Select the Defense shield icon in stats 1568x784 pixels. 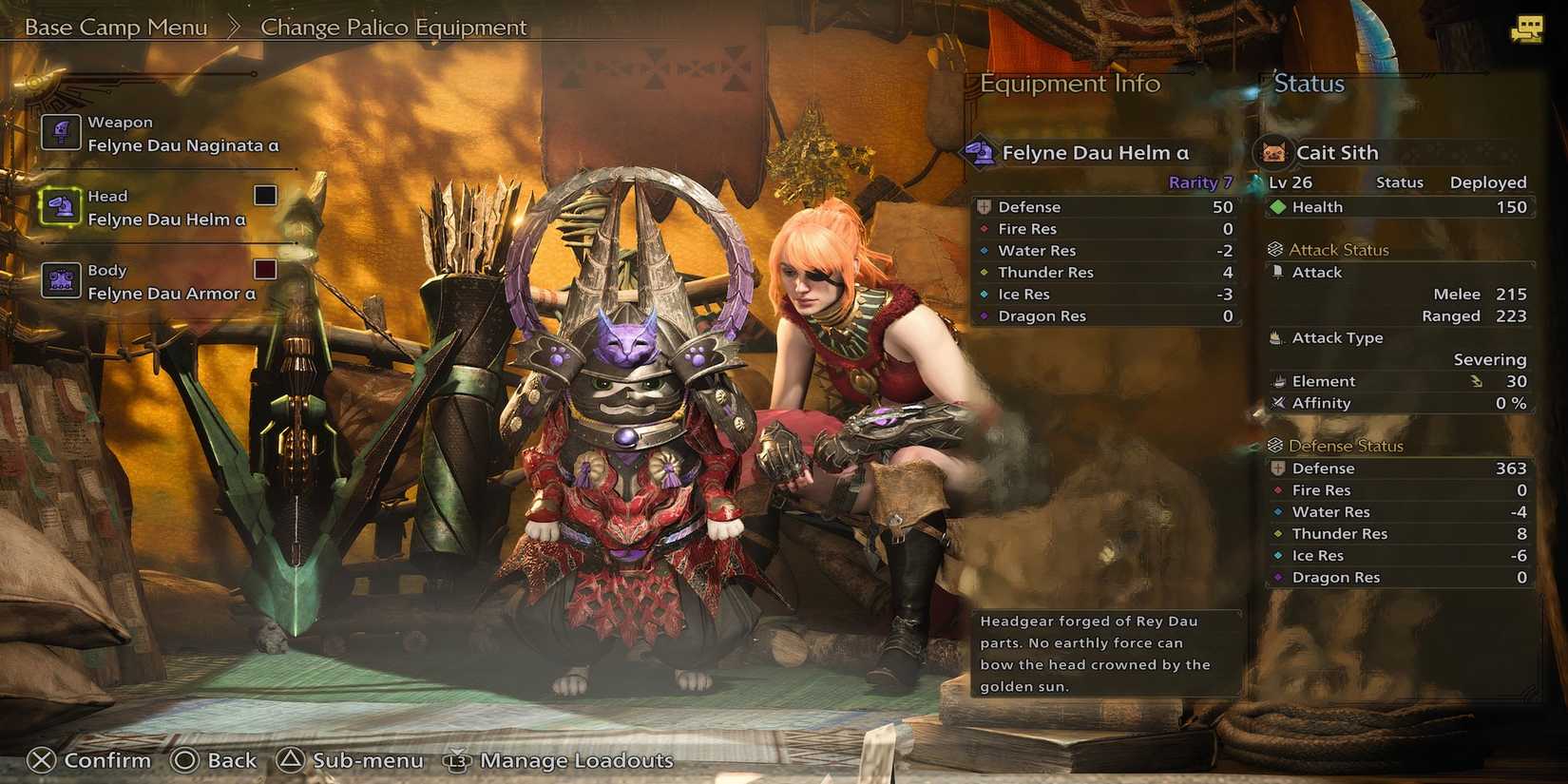[x=985, y=206]
